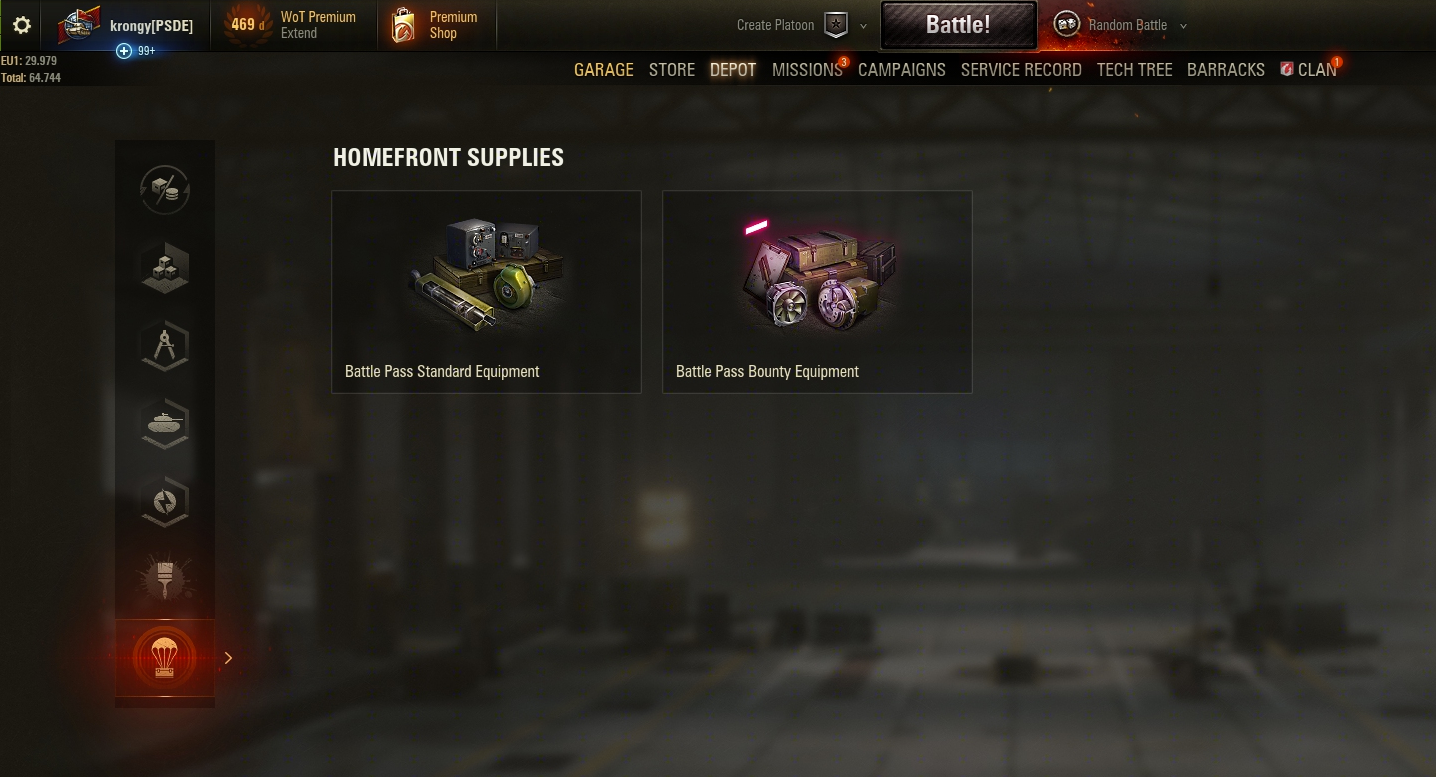Expand the sidebar with the chevron arrow

pyautogui.click(x=228, y=658)
